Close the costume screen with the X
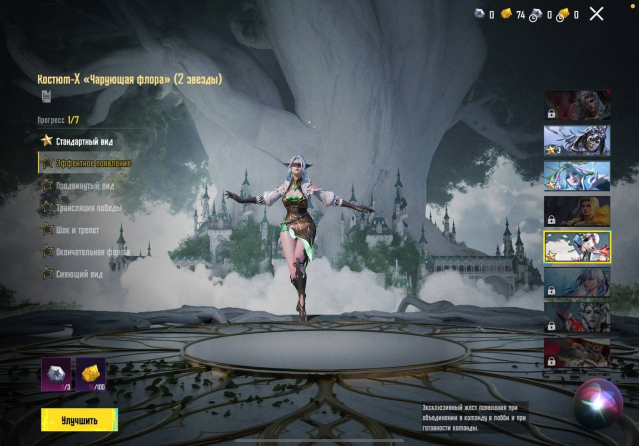This screenshot has height=446, width=639. (x=597, y=13)
